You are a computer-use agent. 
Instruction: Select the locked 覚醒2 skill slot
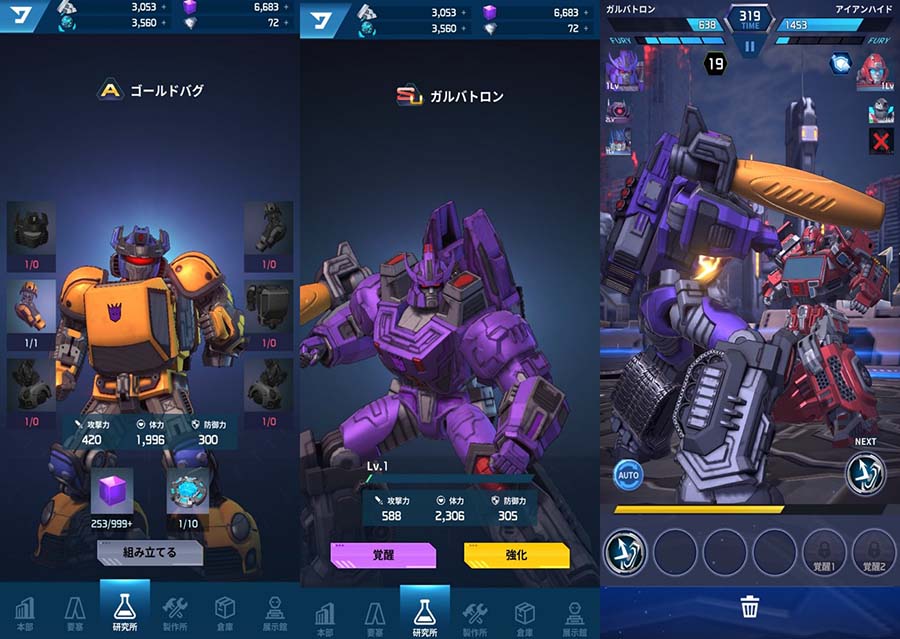874,551
